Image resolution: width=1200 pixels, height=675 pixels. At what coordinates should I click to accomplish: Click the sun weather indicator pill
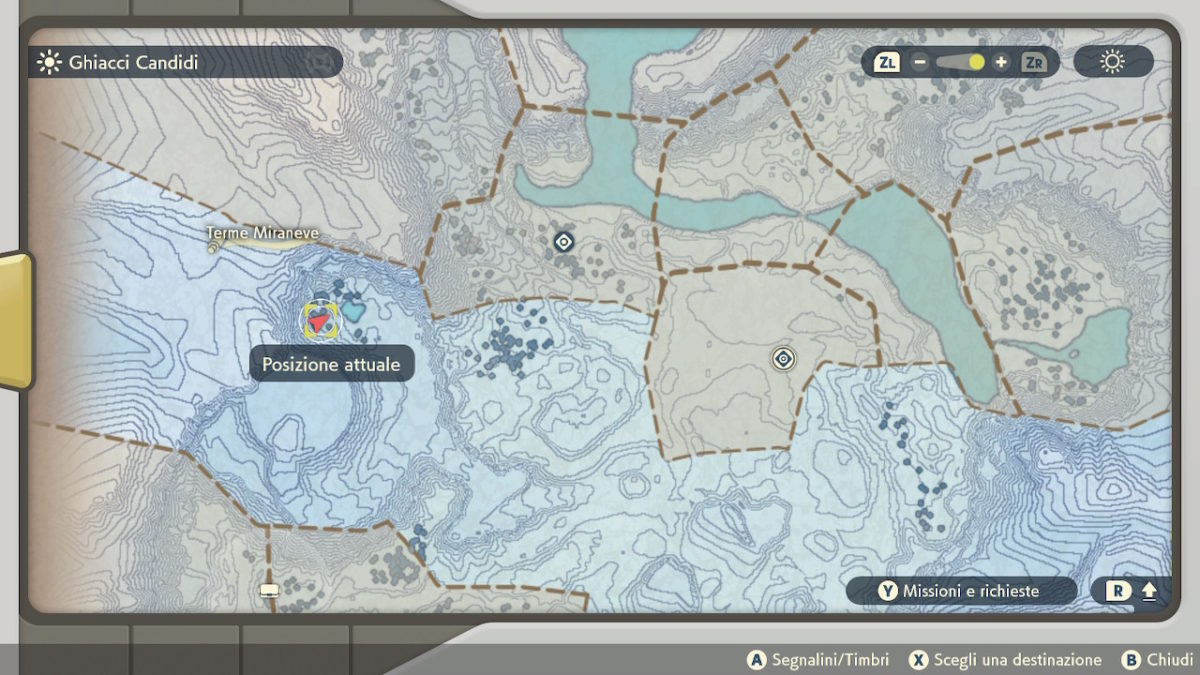tap(1112, 62)
